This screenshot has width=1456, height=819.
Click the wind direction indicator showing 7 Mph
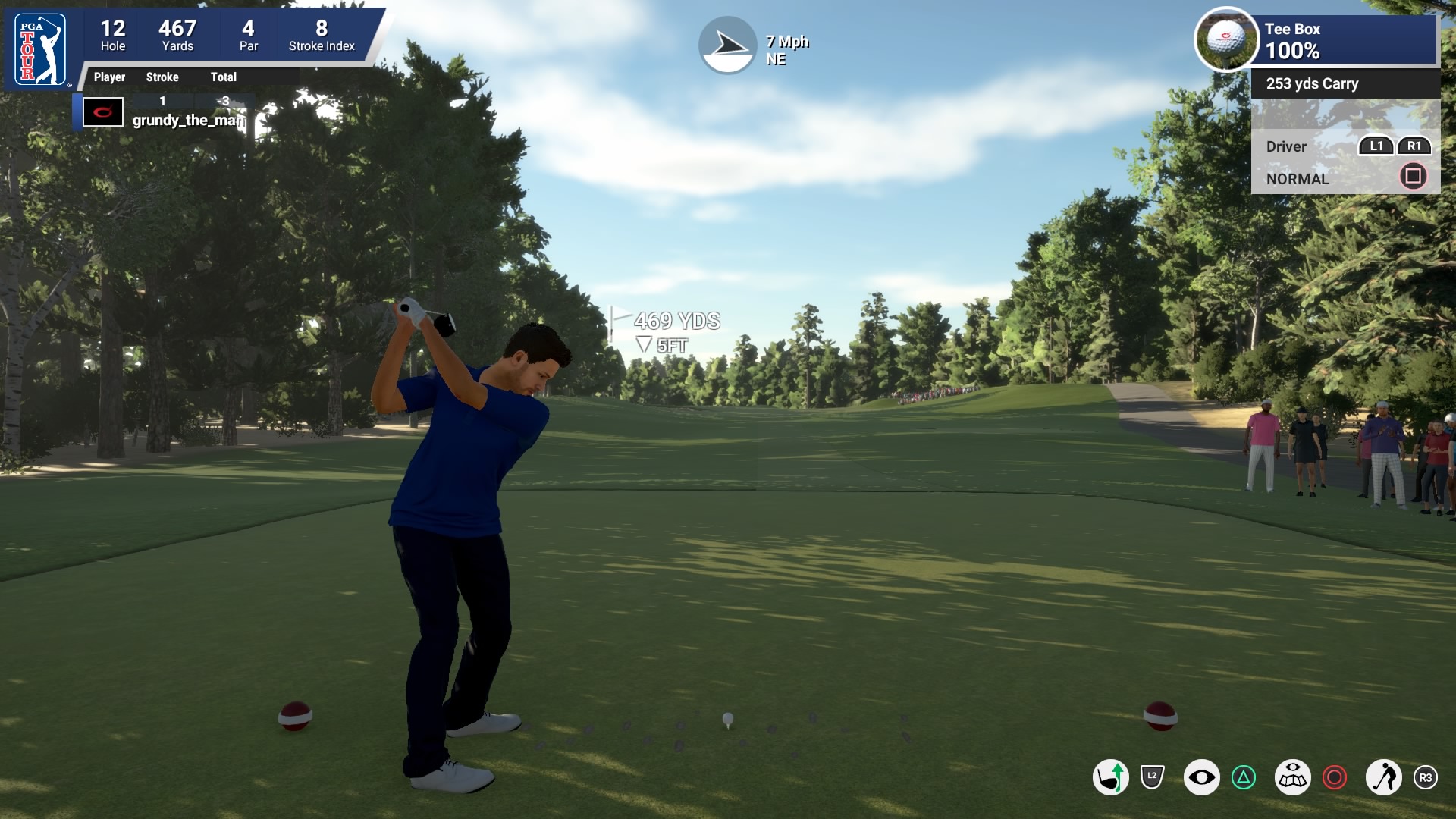728,44
